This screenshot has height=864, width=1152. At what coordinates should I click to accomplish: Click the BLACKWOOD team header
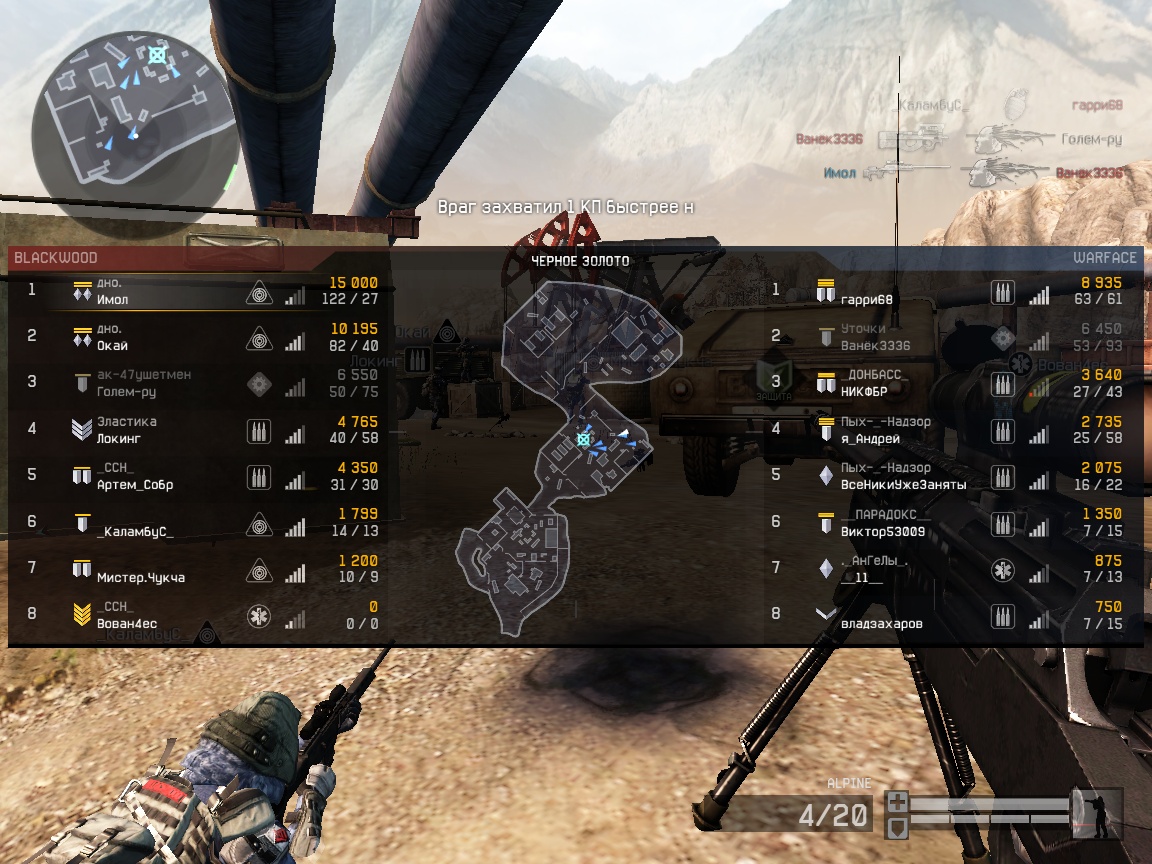(55, 258)
